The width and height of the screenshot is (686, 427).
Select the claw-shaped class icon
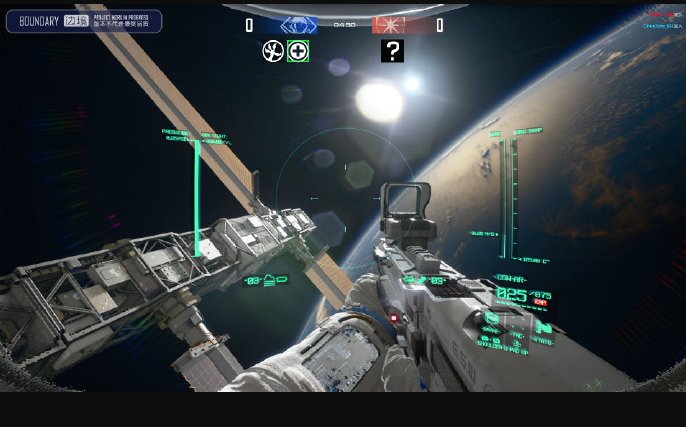point(272,51)
